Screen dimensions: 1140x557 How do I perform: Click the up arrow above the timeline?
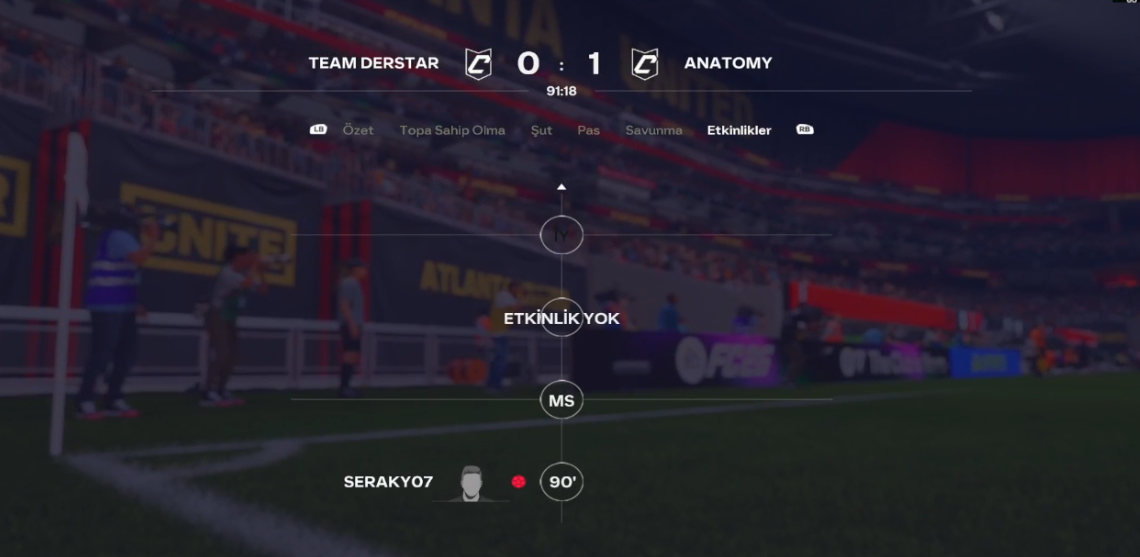coord(561,187)
